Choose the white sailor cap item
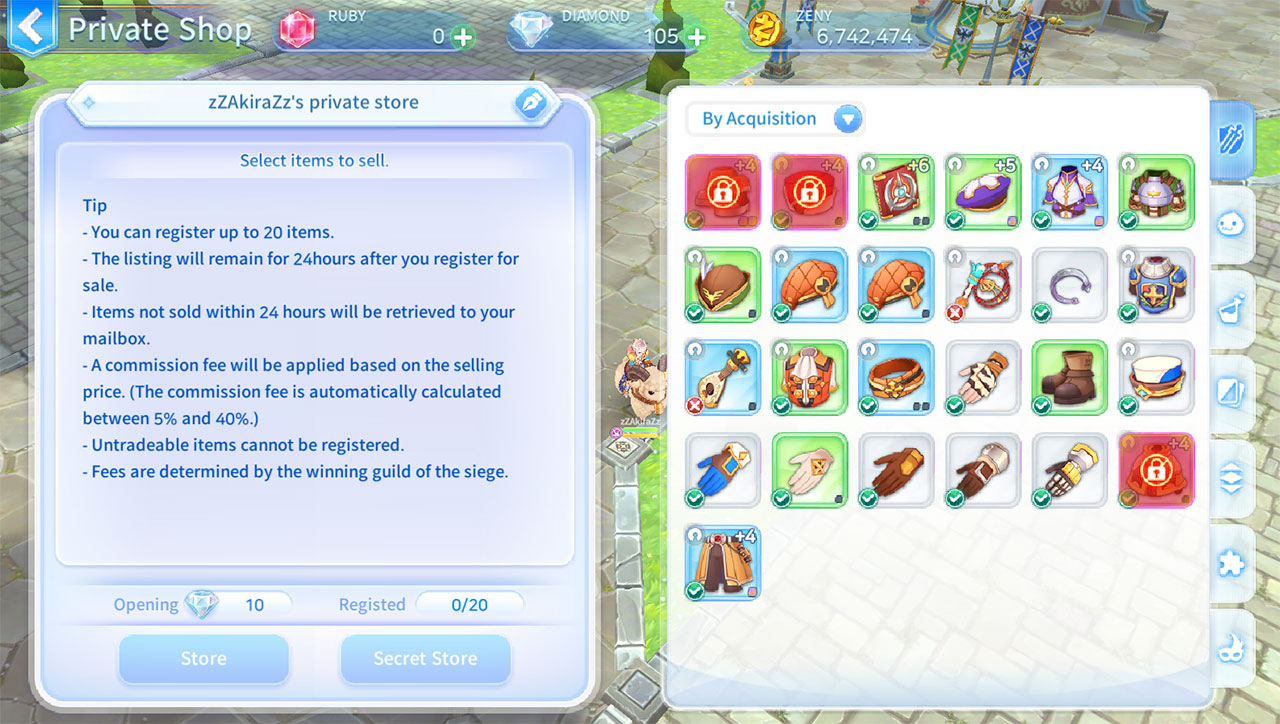 [x=1156, y=377]
